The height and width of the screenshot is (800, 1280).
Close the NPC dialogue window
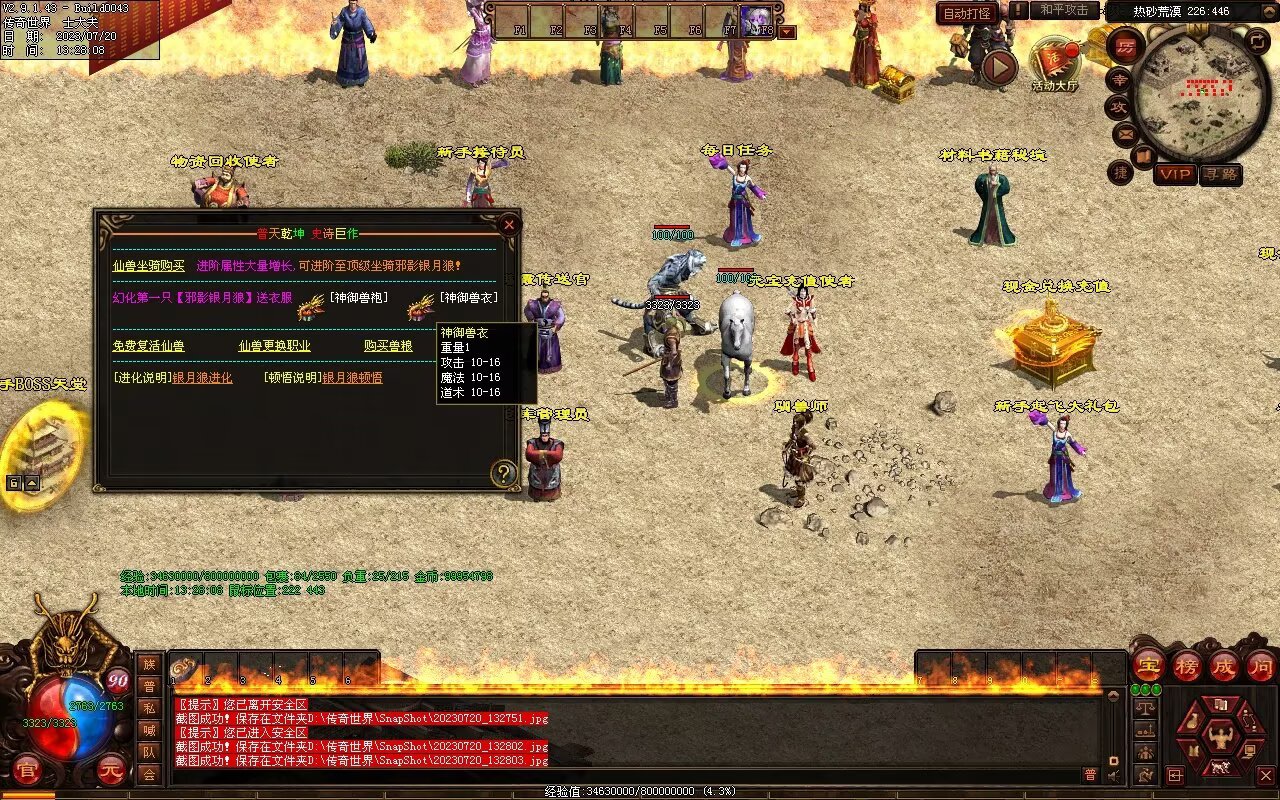[509, 225]
